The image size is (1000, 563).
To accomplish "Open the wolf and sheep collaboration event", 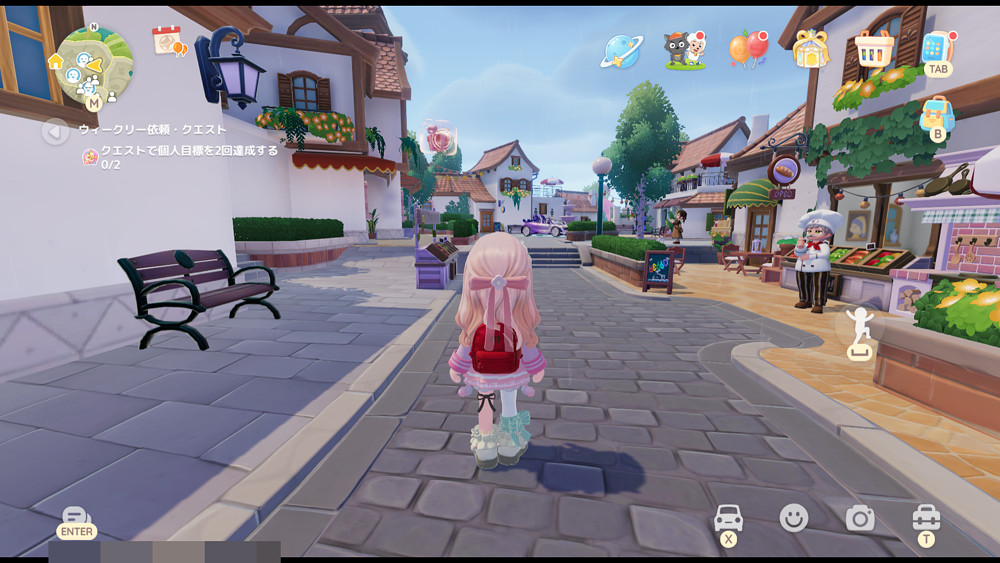I will pyautogui.click(x=685, y=49).
